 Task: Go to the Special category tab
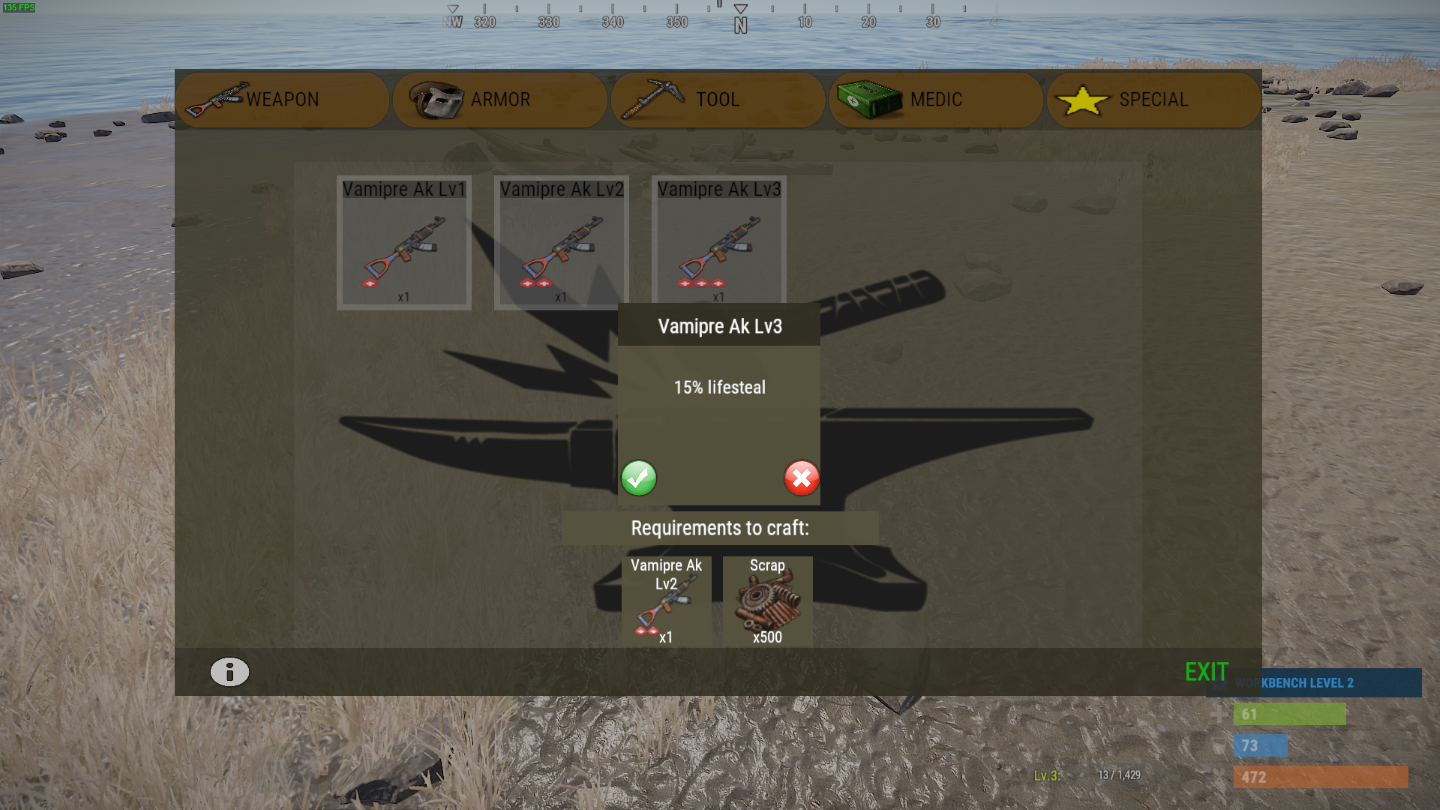pos(1152,100)
